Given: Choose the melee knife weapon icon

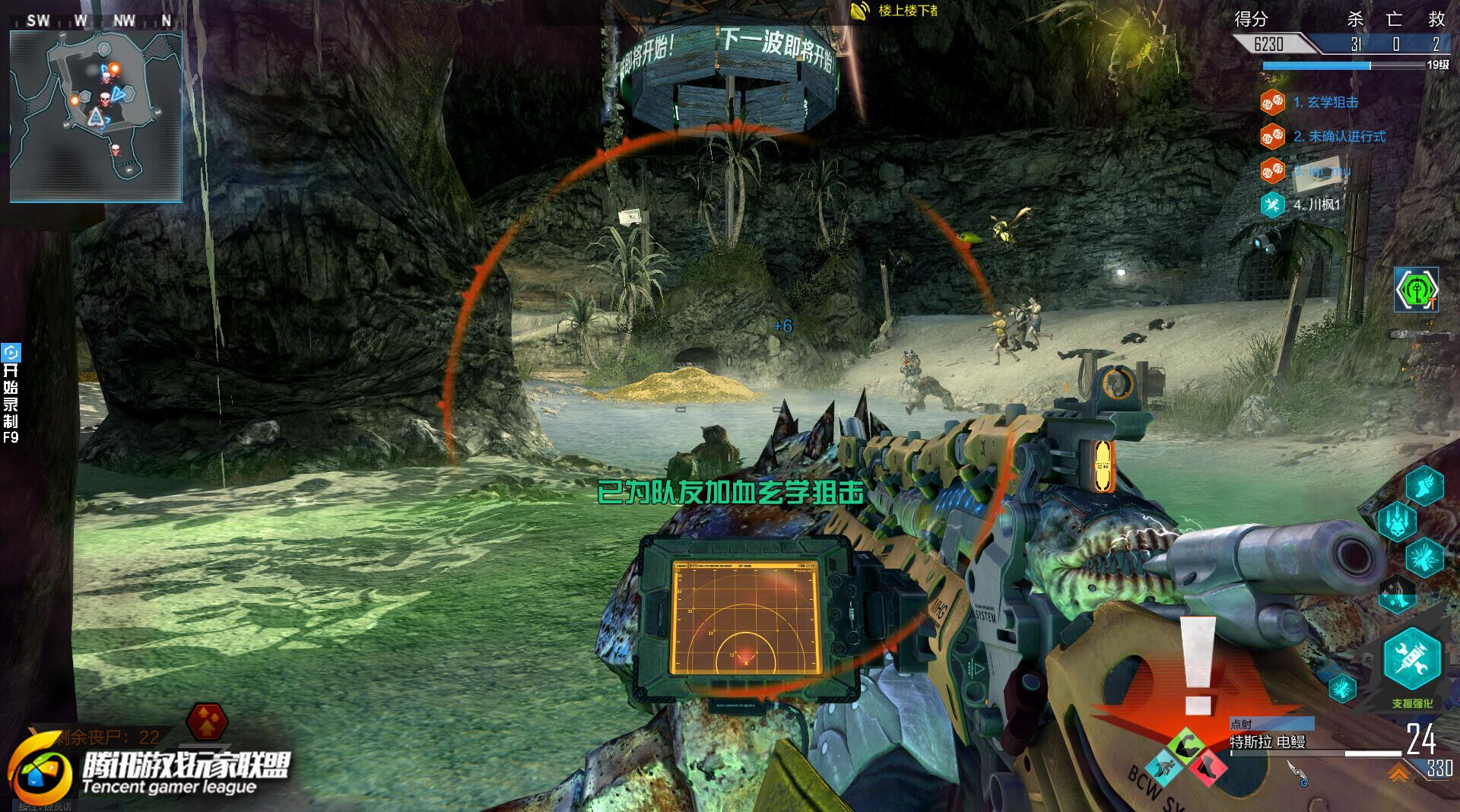Looking at the screenshot, I should click(1296, 772).
